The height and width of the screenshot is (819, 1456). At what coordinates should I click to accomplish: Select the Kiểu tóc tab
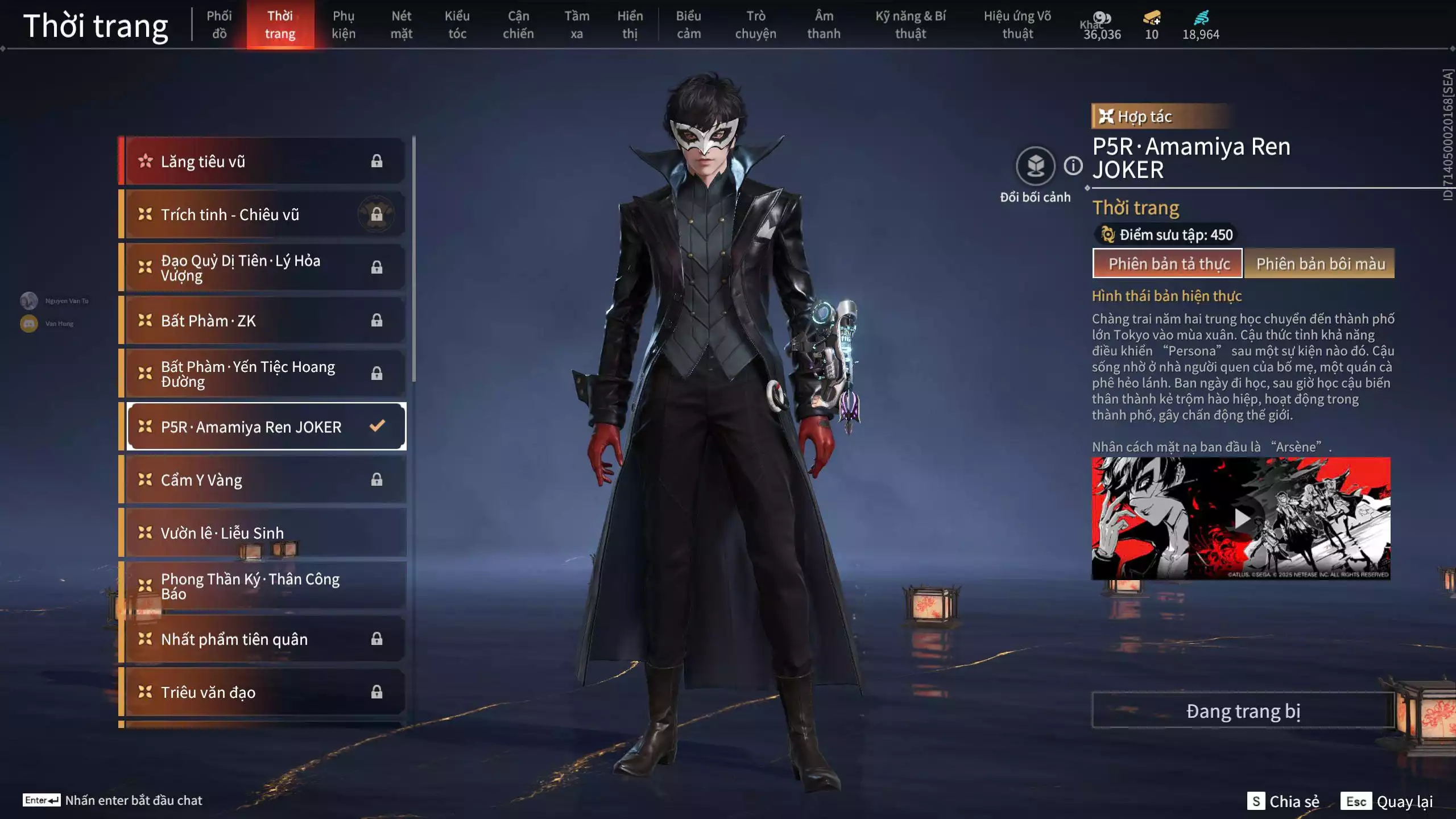pos(457,24)
